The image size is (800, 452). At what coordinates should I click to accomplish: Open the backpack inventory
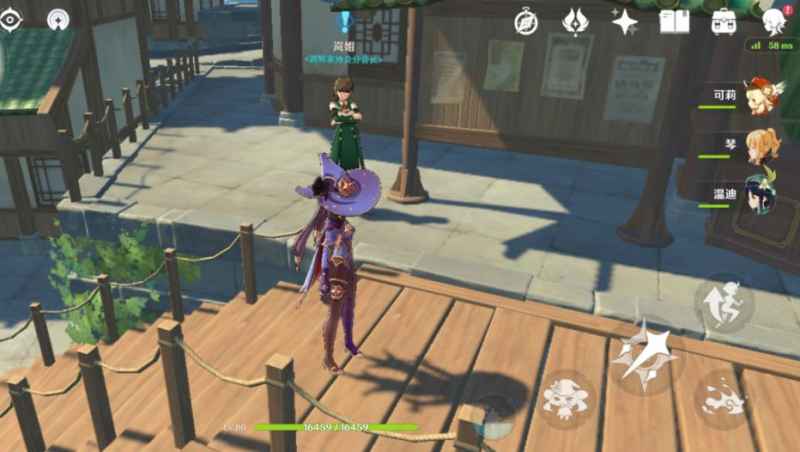[724, 21]
